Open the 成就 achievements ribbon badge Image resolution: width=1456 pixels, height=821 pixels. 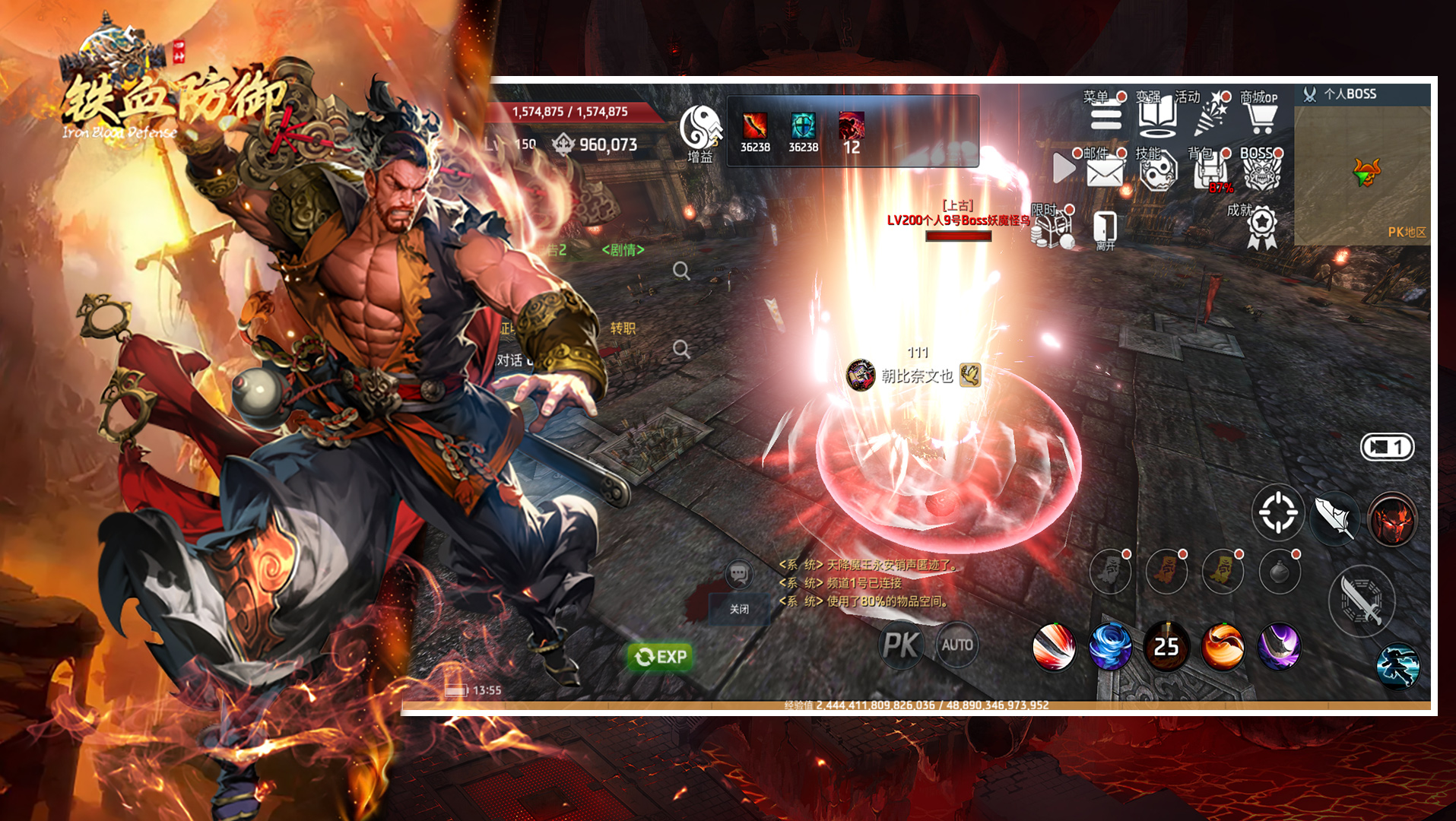pyautogui.click(x=1262, y=227)
